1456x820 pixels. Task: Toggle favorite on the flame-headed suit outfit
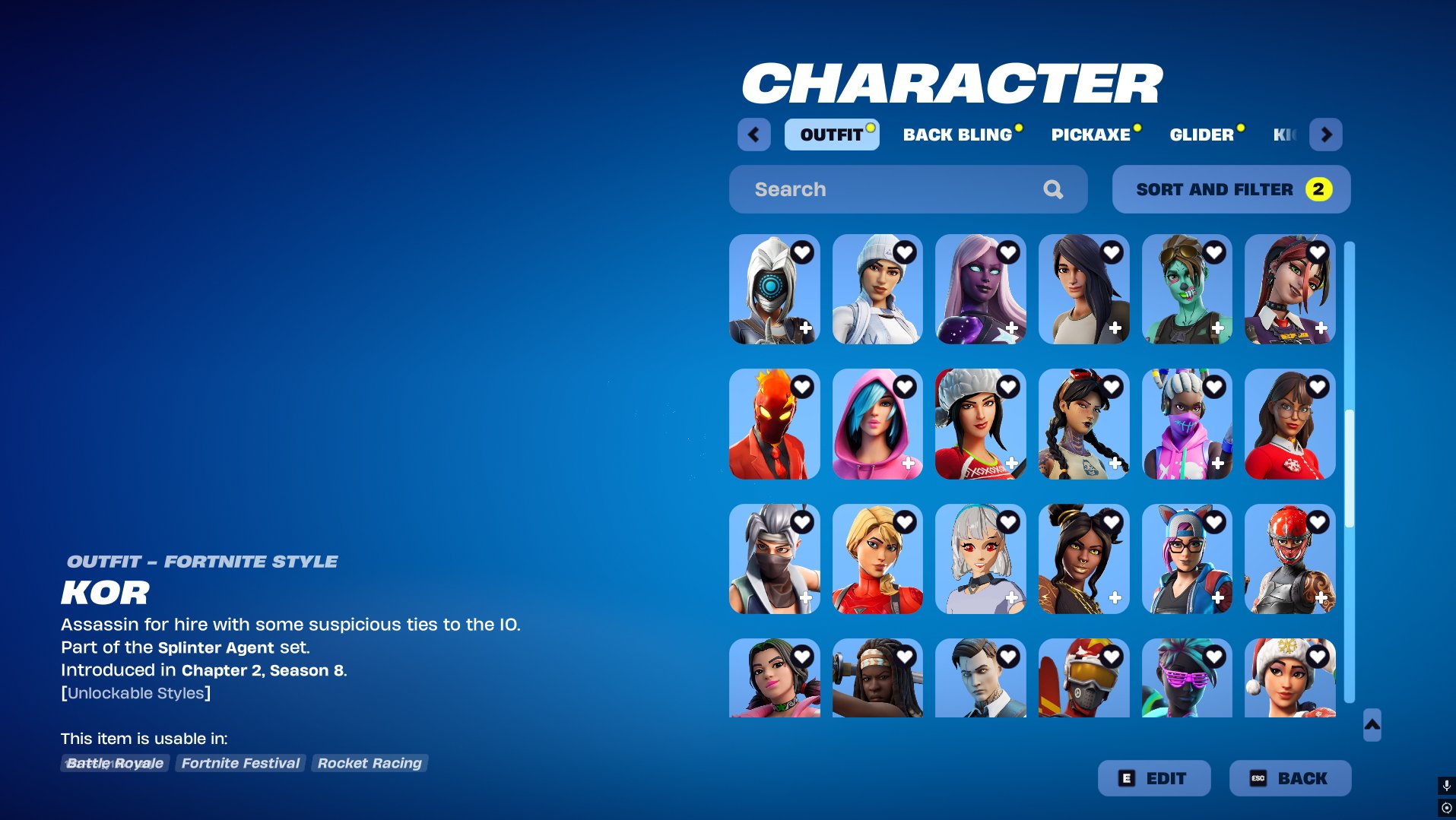coord(803,386)
